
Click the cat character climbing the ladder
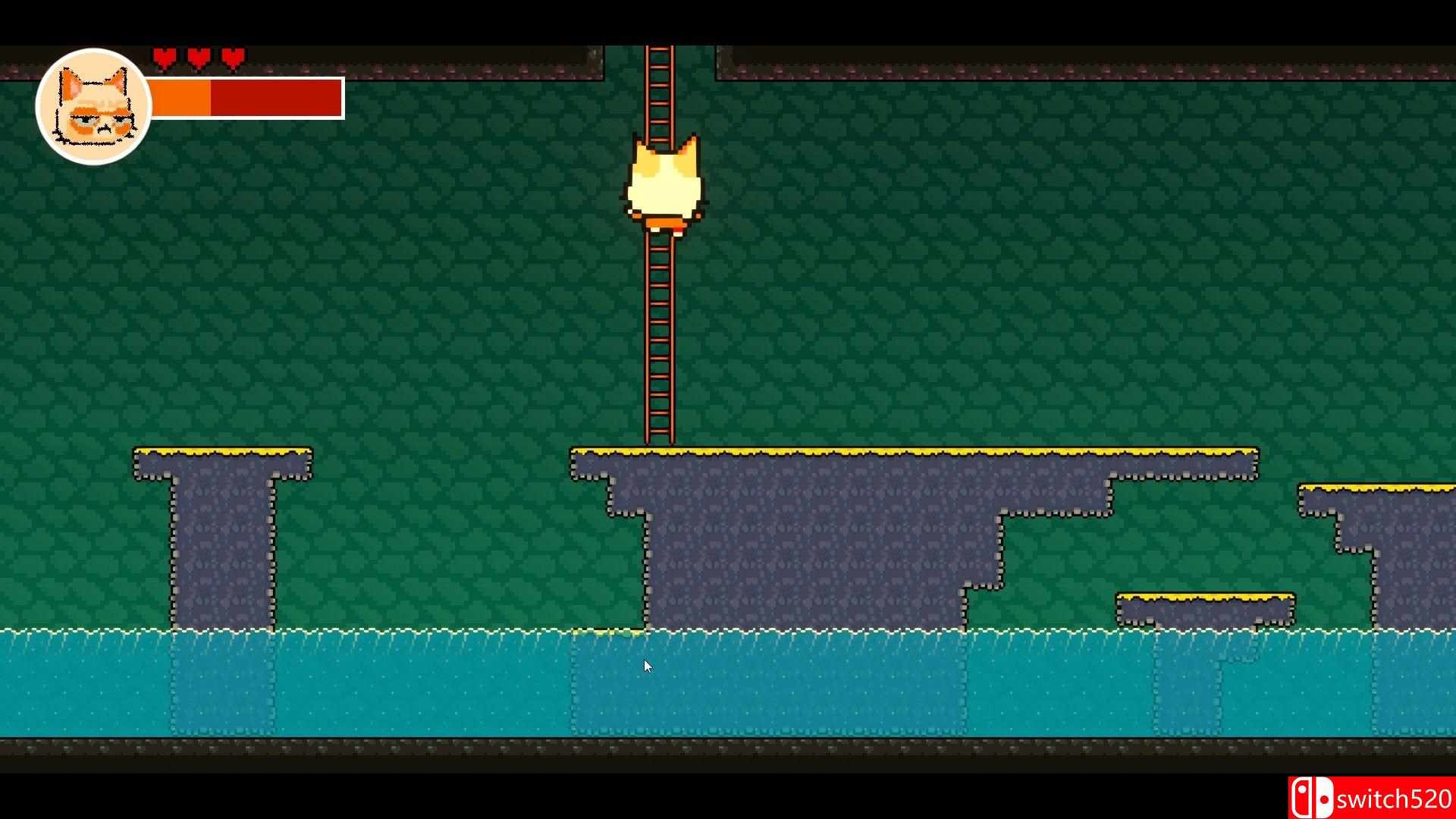click(x=664, y=182)
